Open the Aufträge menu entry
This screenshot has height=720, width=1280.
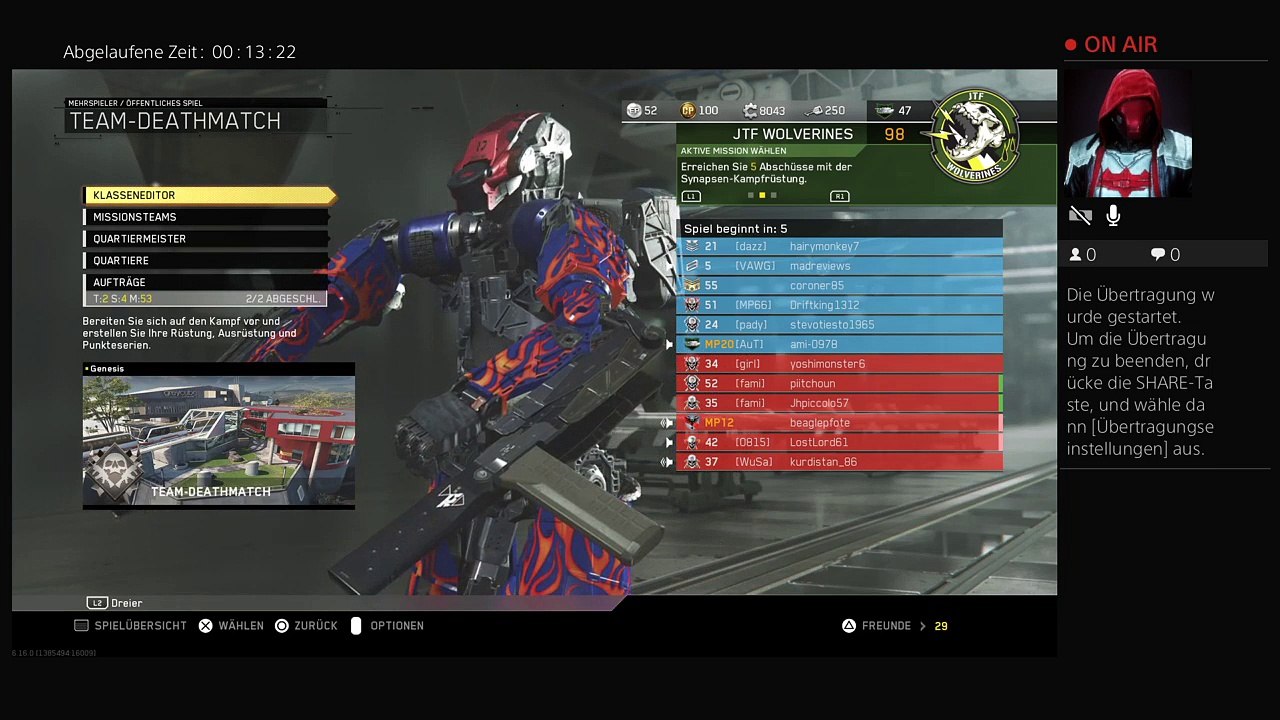206,282
